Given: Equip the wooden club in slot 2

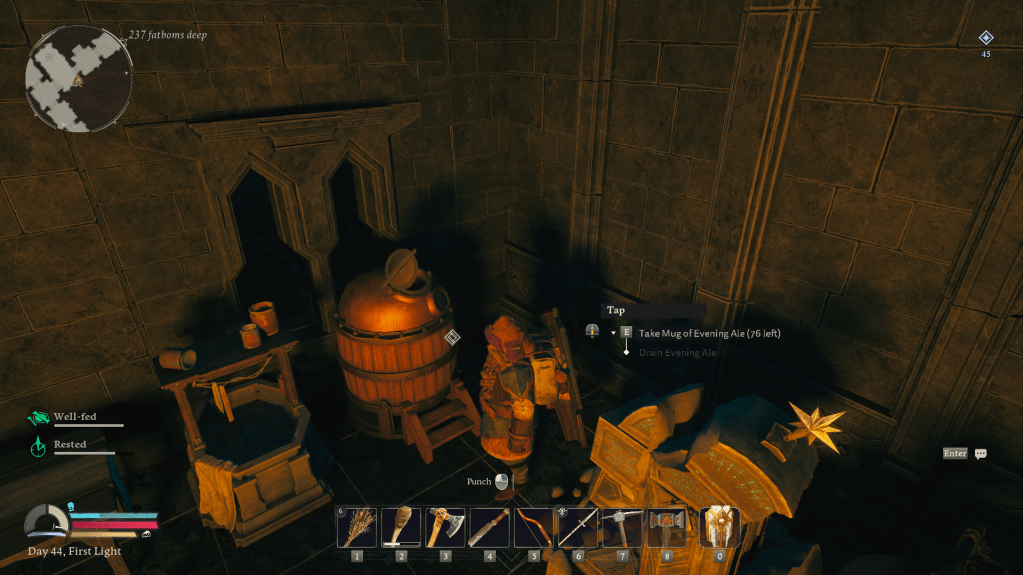Looking at the screenshot, I should coord(401,526).
